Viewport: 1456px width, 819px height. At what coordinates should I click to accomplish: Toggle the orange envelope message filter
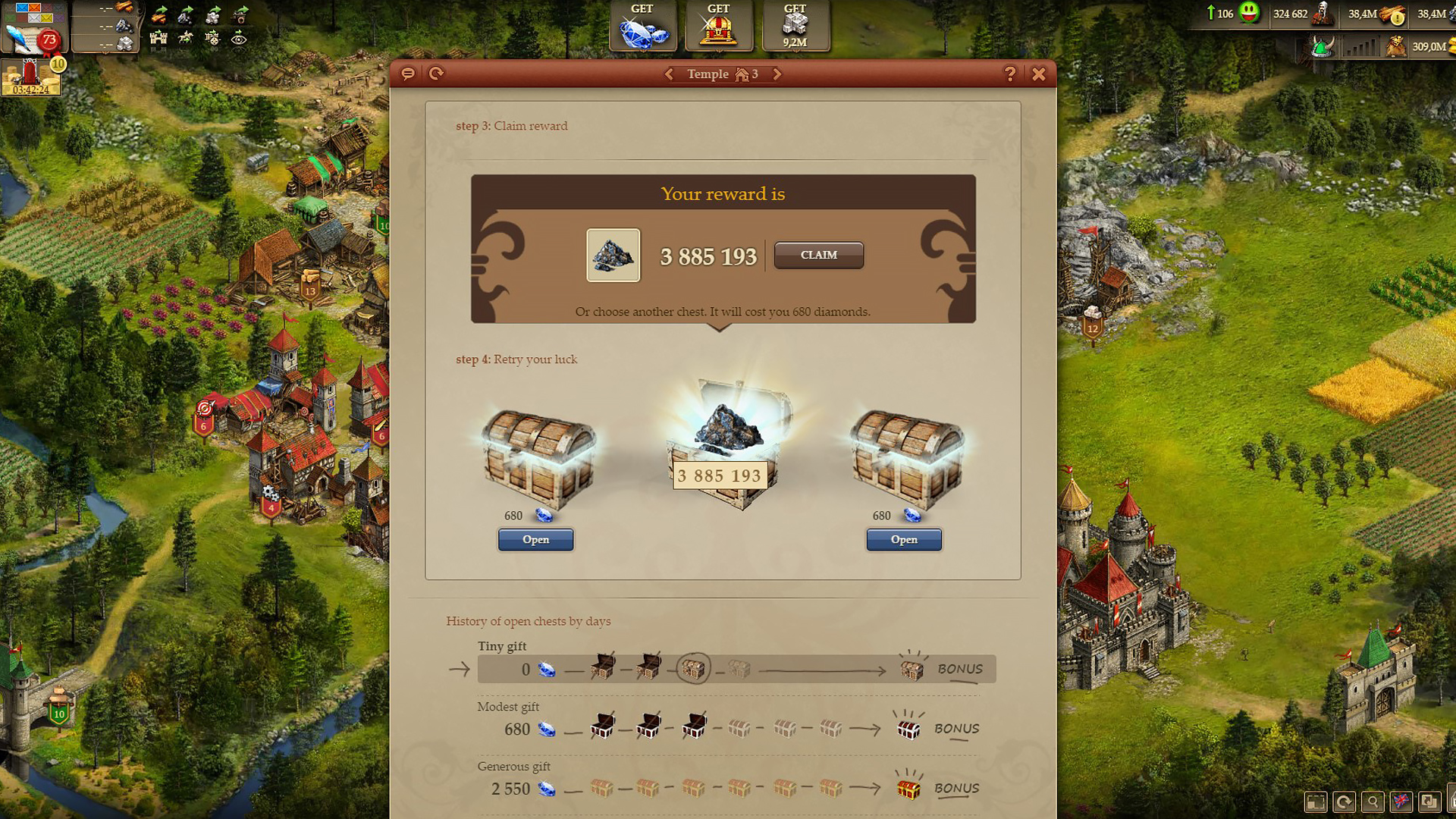click(35, 8)
